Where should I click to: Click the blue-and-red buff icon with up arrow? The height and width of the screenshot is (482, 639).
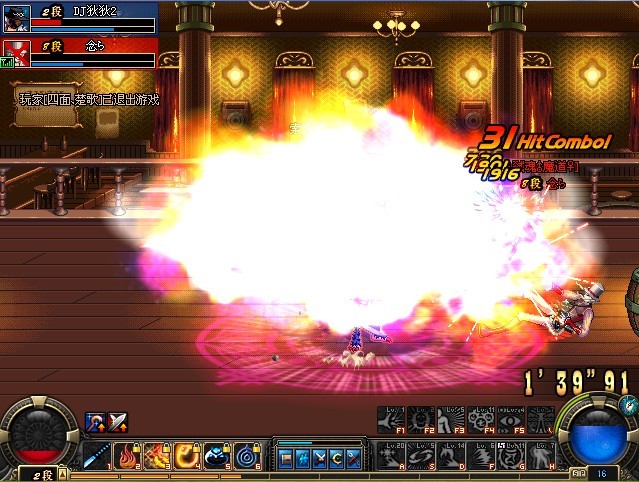[97, 422]
